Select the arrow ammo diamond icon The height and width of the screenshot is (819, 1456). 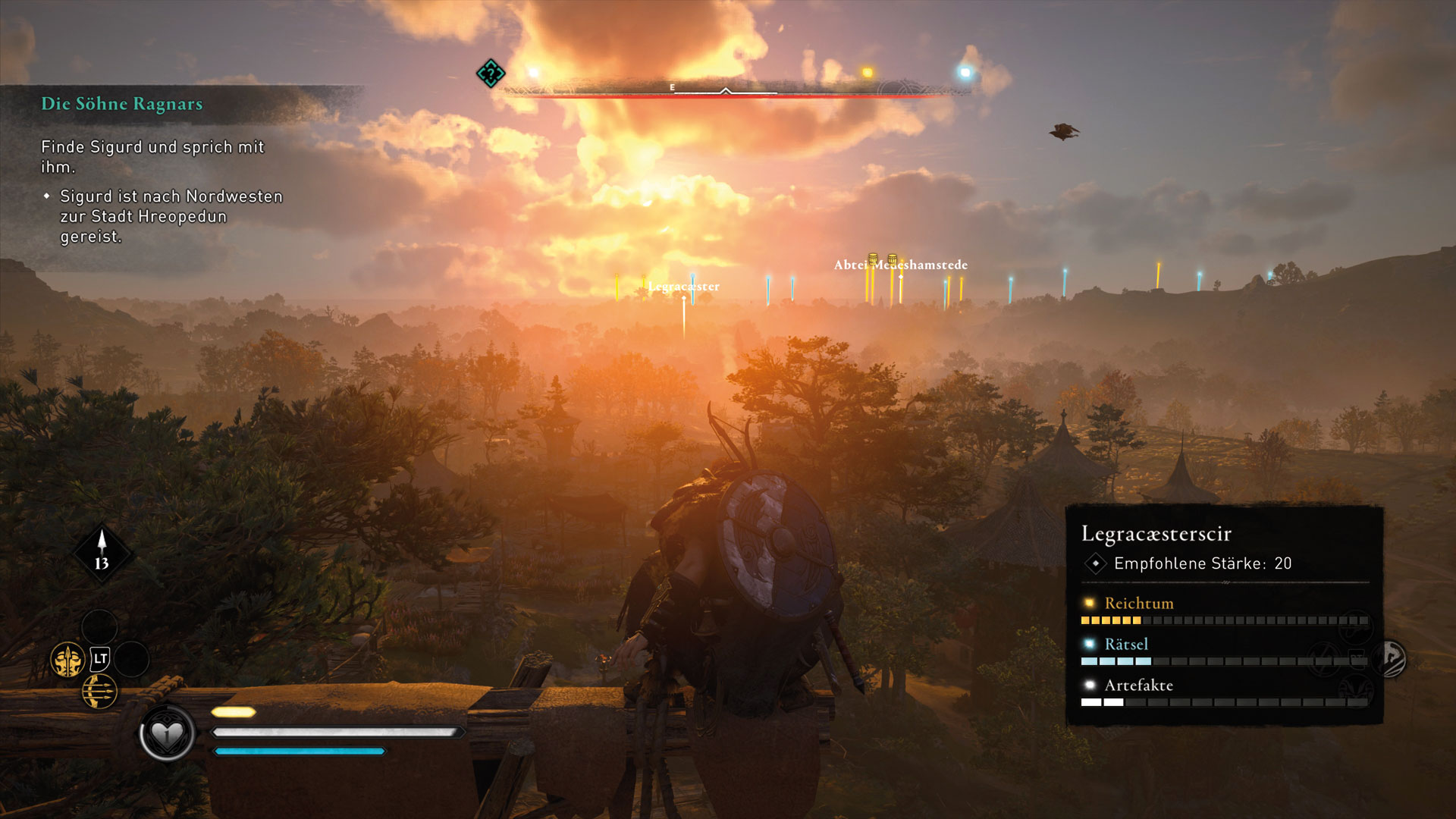coord(102,552)
